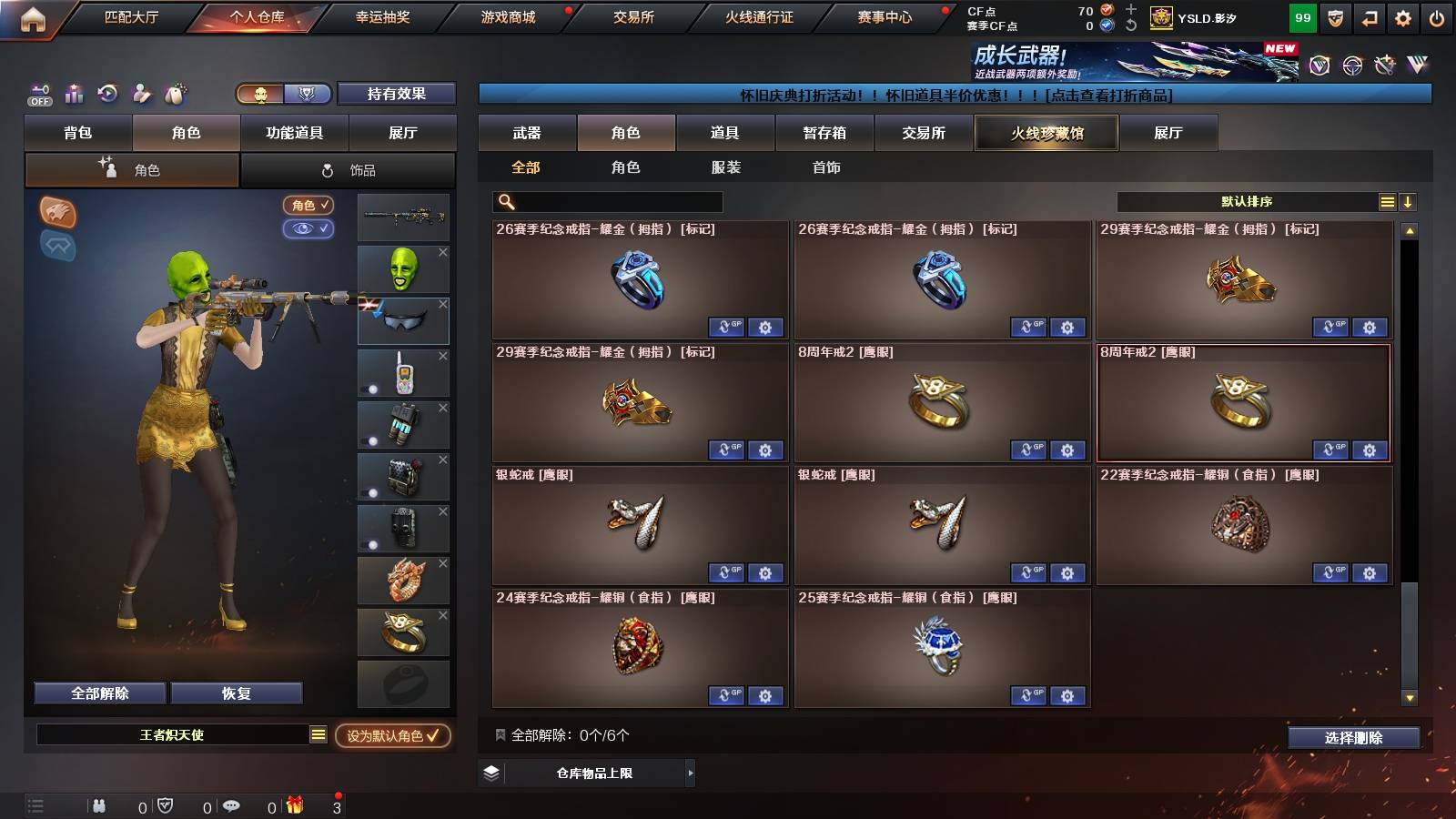Click the GP exchange icon on 银蛇戒 card
This screenshot has height=819, width=1456.
coord(726,573)
